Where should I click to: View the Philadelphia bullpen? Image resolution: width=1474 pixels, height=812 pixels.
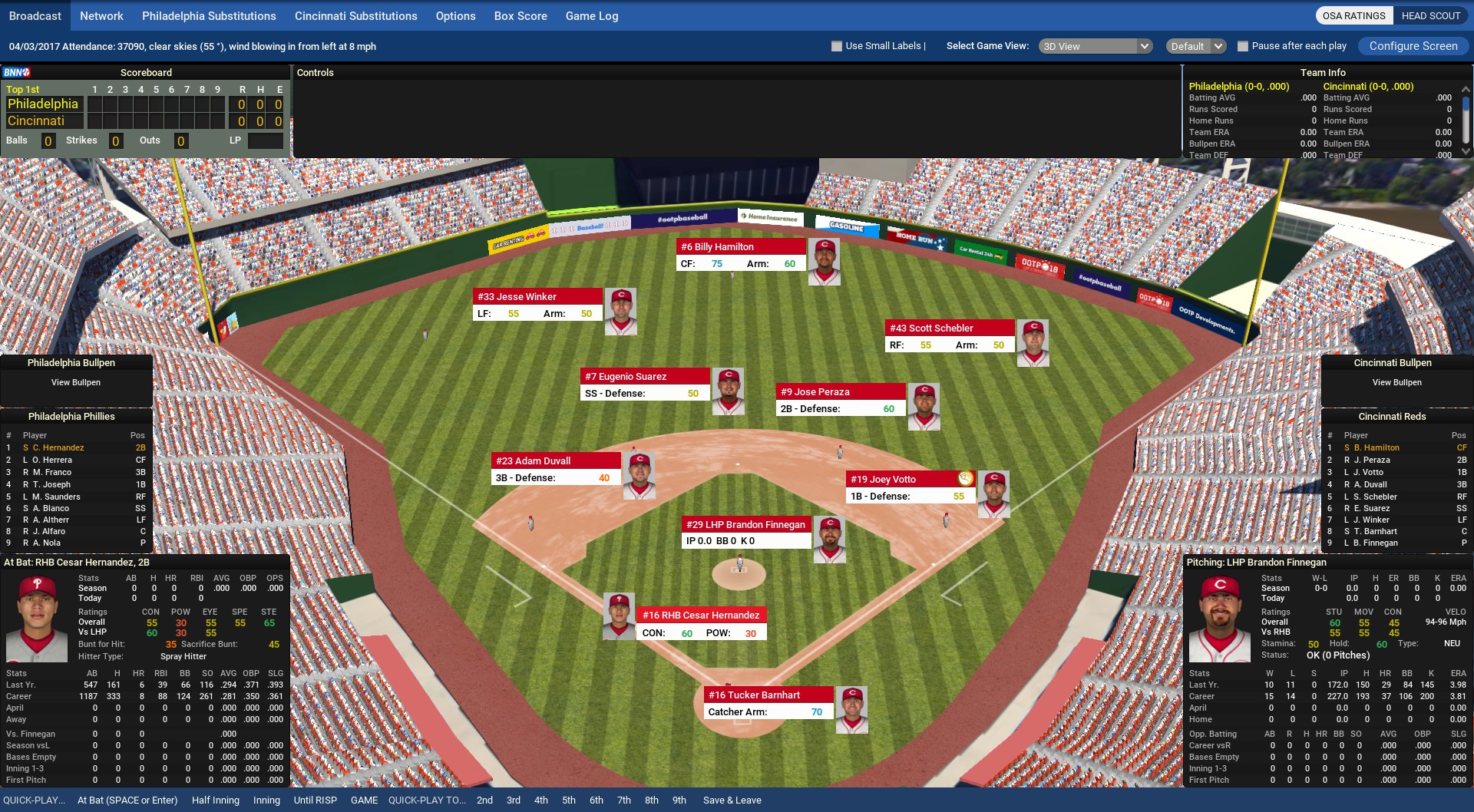tap(75, 382)
